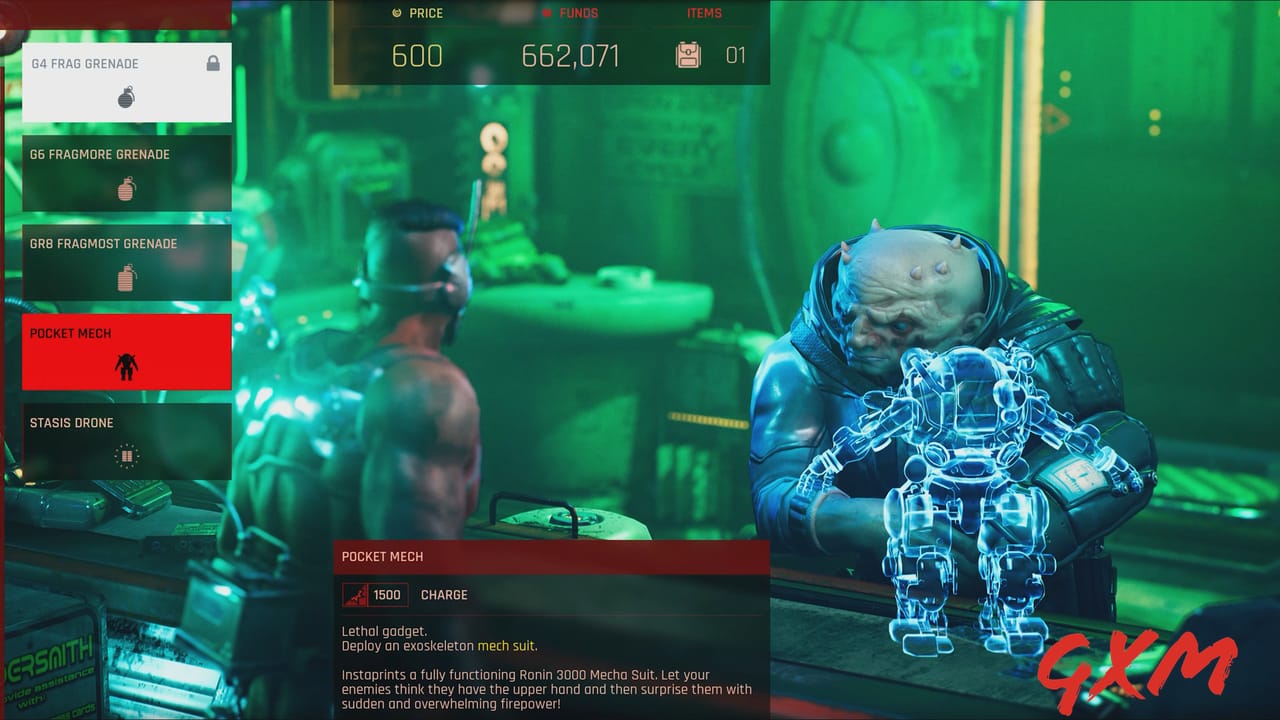The width and height of the screenshot is (1280, 720).
Task: Select the G4 Frag Grenade list entry
Action: 127,82
